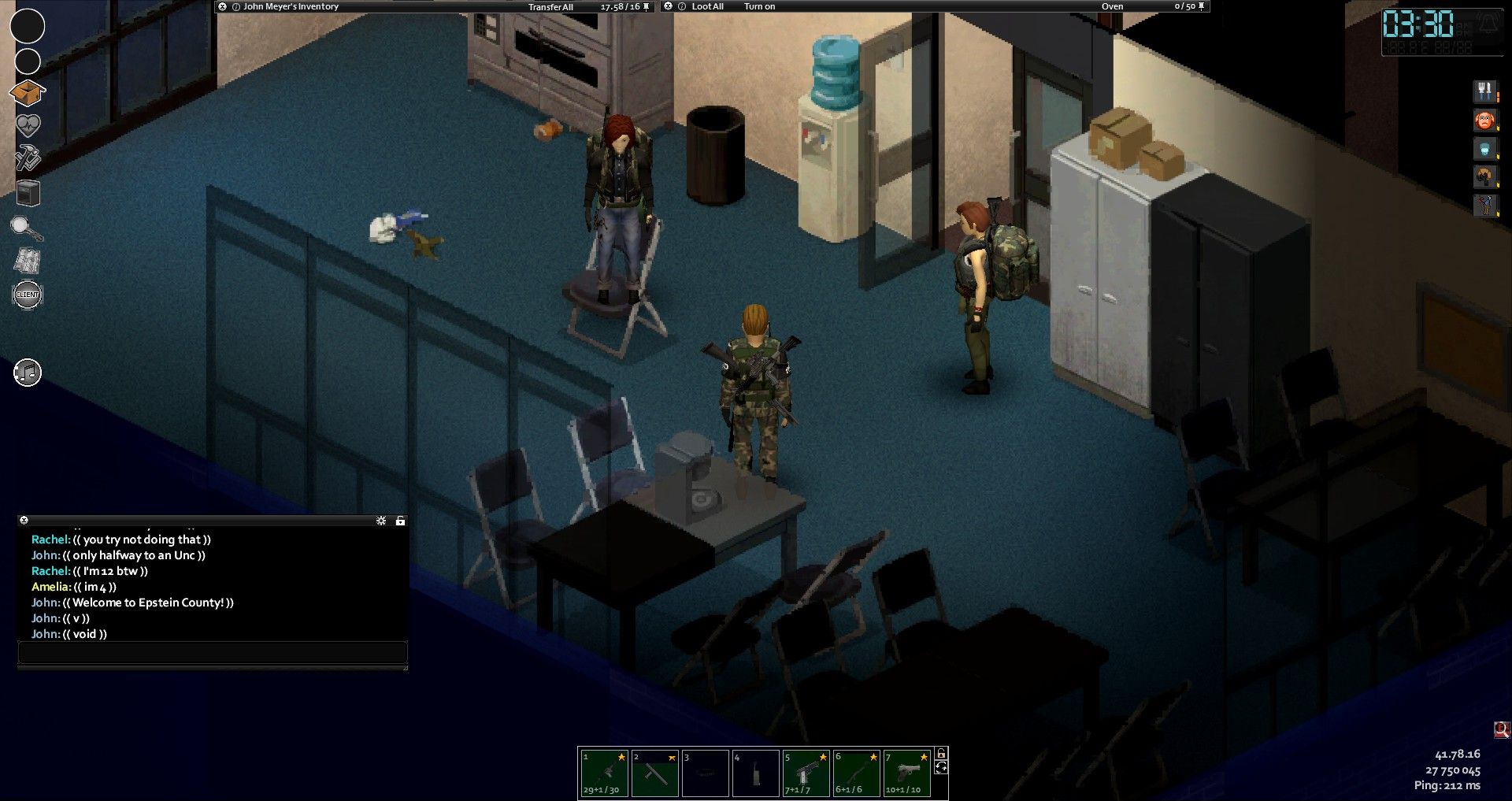1512x801 pixels.
Task: Click the chat text entry field
Action: 213,652
